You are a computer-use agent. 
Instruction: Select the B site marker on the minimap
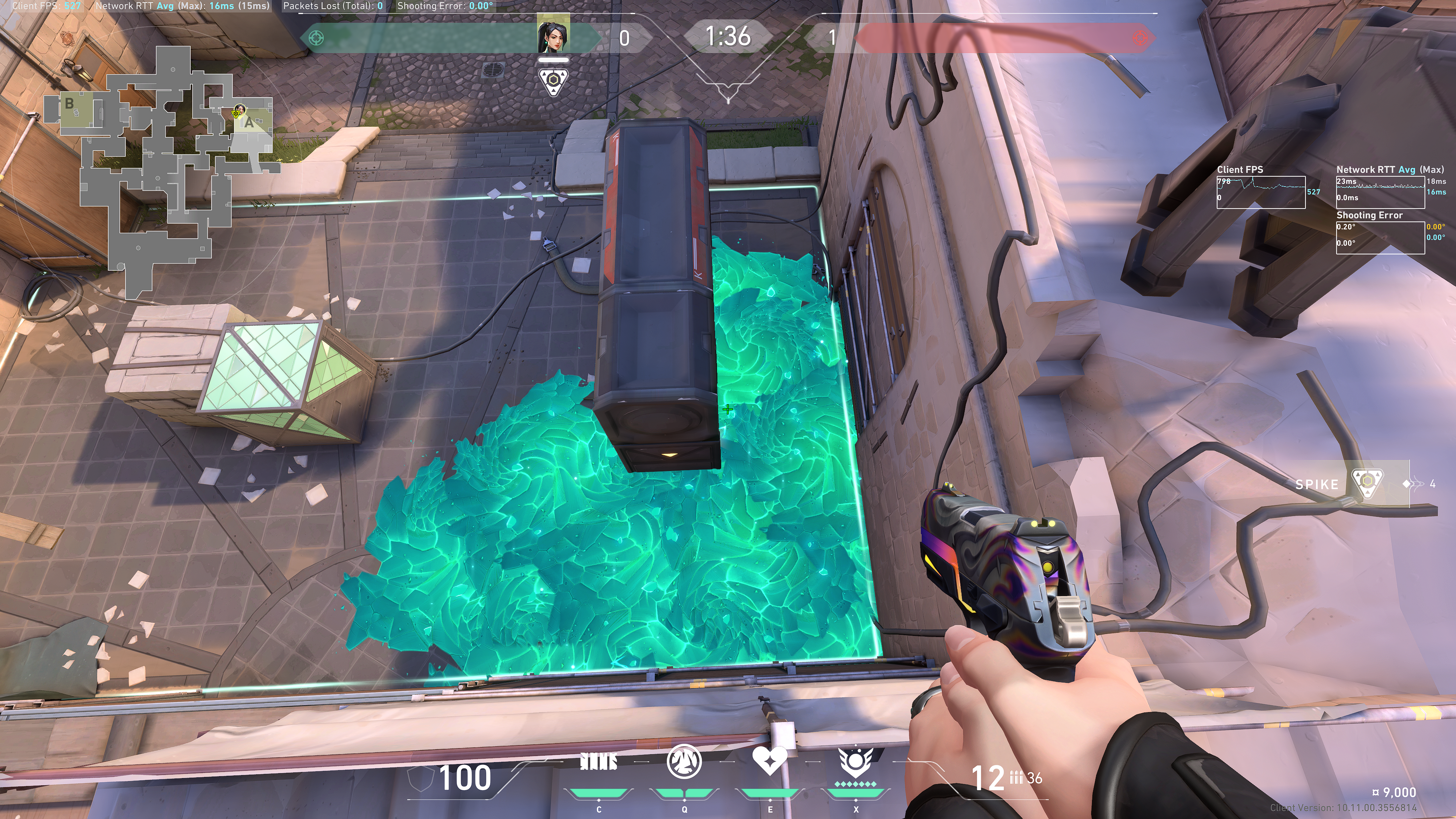pos(69,104)
